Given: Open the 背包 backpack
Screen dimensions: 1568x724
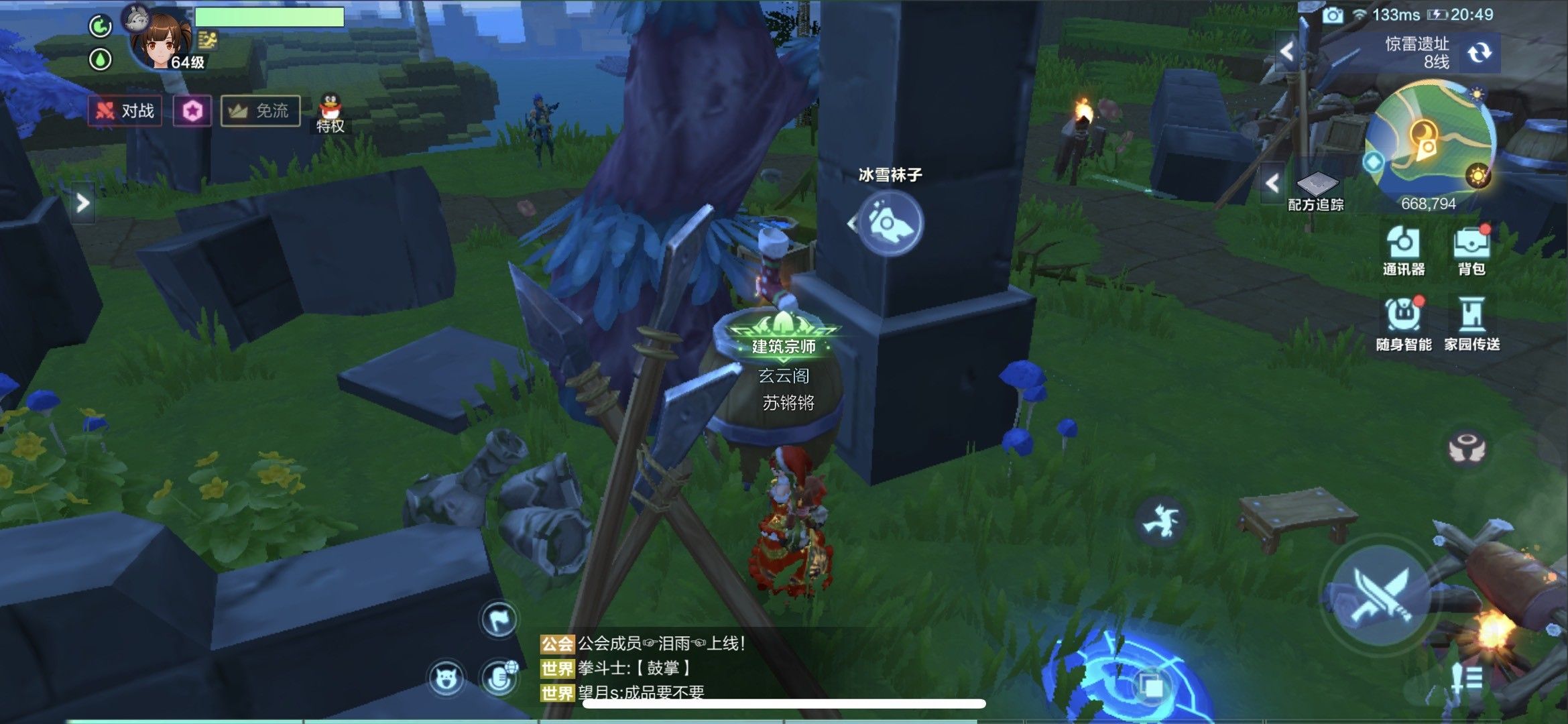Looking at the screenshot, I should point(1471,250).
